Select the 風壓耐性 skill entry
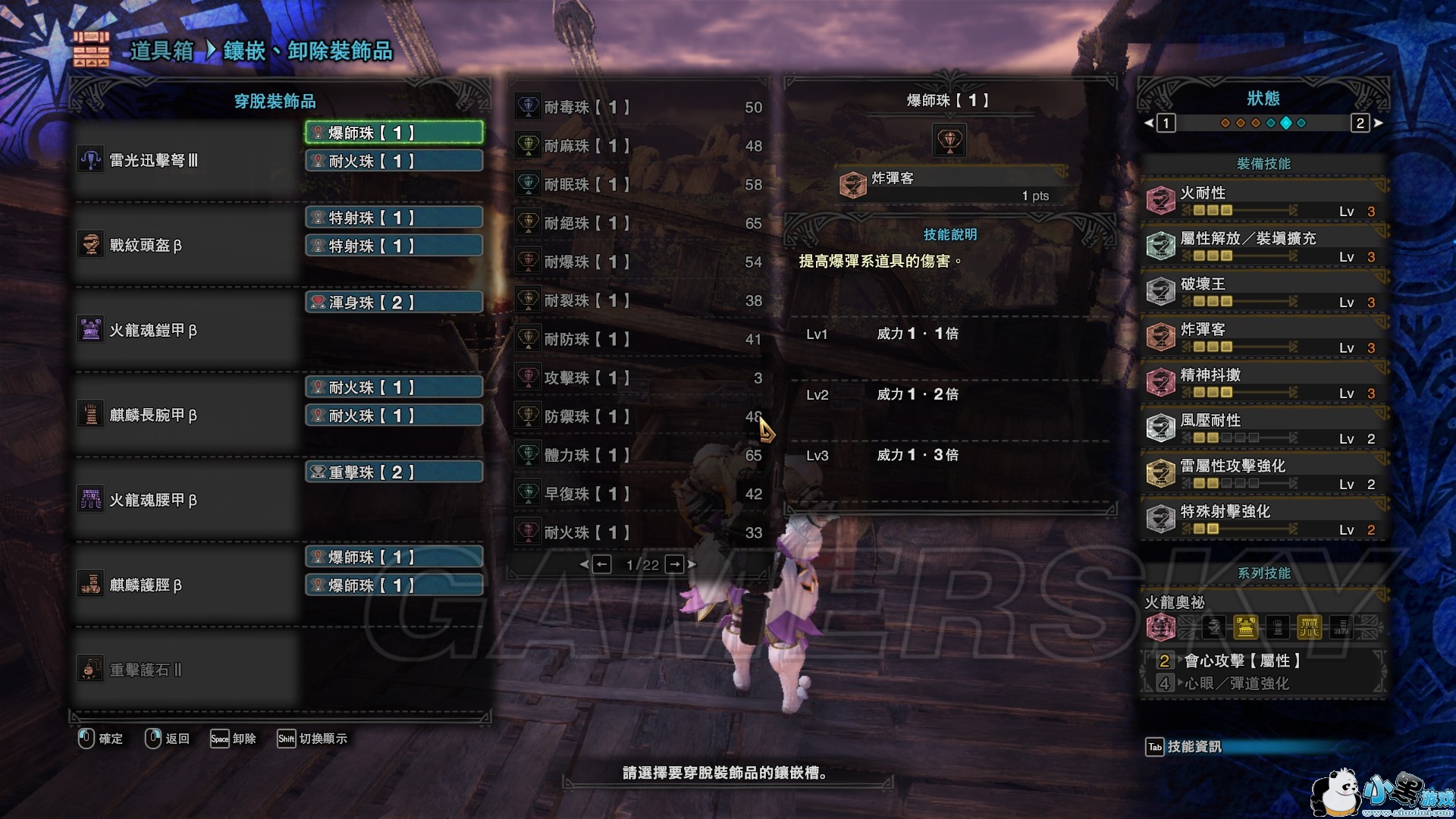 click(1263, 428)
